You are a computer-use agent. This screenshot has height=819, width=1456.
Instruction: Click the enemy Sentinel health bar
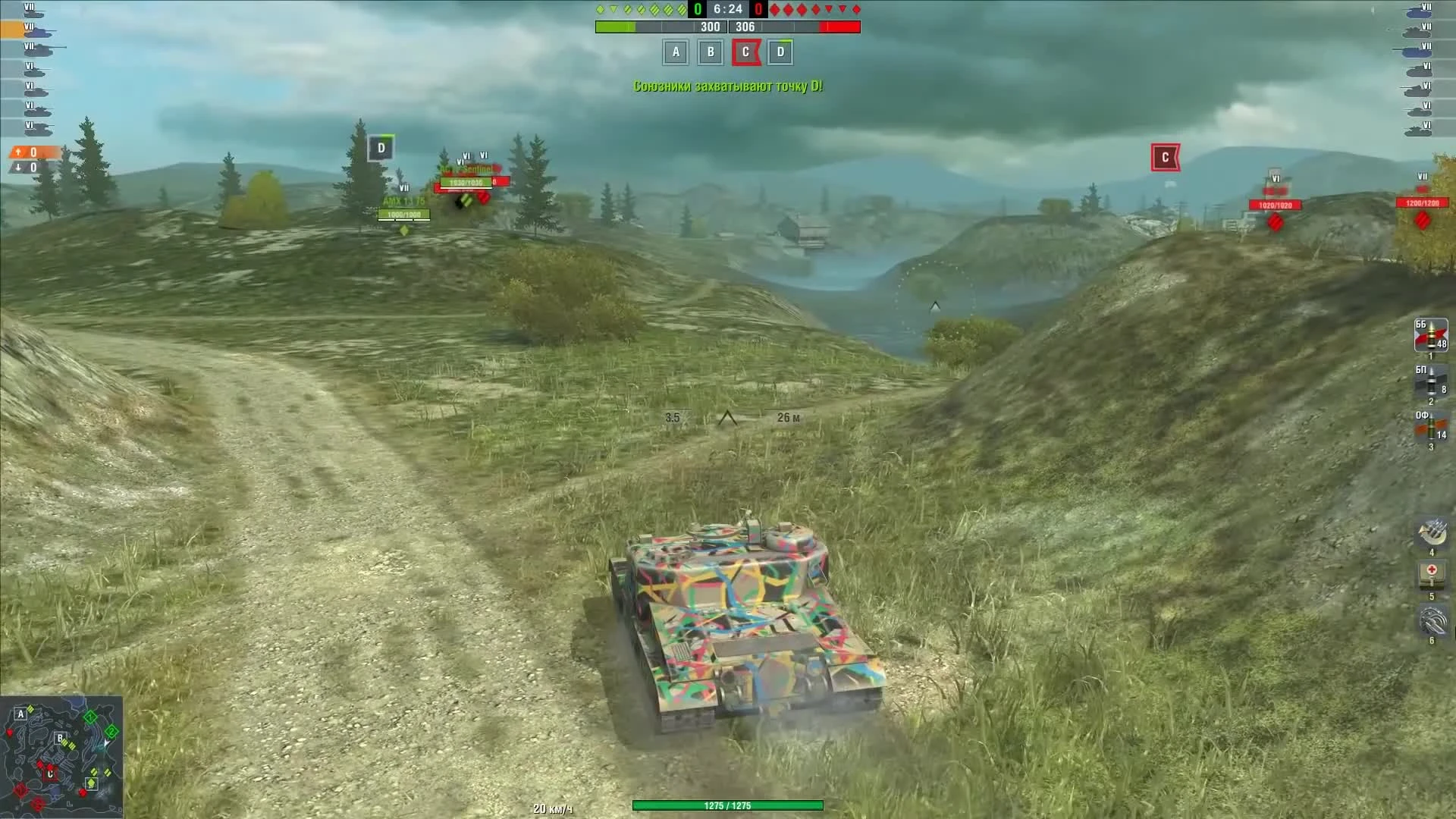[466, 182]
